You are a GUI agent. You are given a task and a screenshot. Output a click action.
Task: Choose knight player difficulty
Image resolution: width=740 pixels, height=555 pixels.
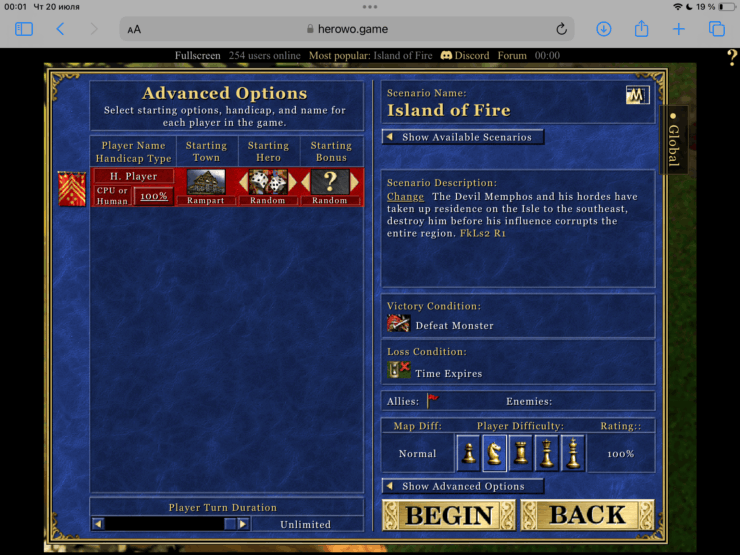point(495,453)
